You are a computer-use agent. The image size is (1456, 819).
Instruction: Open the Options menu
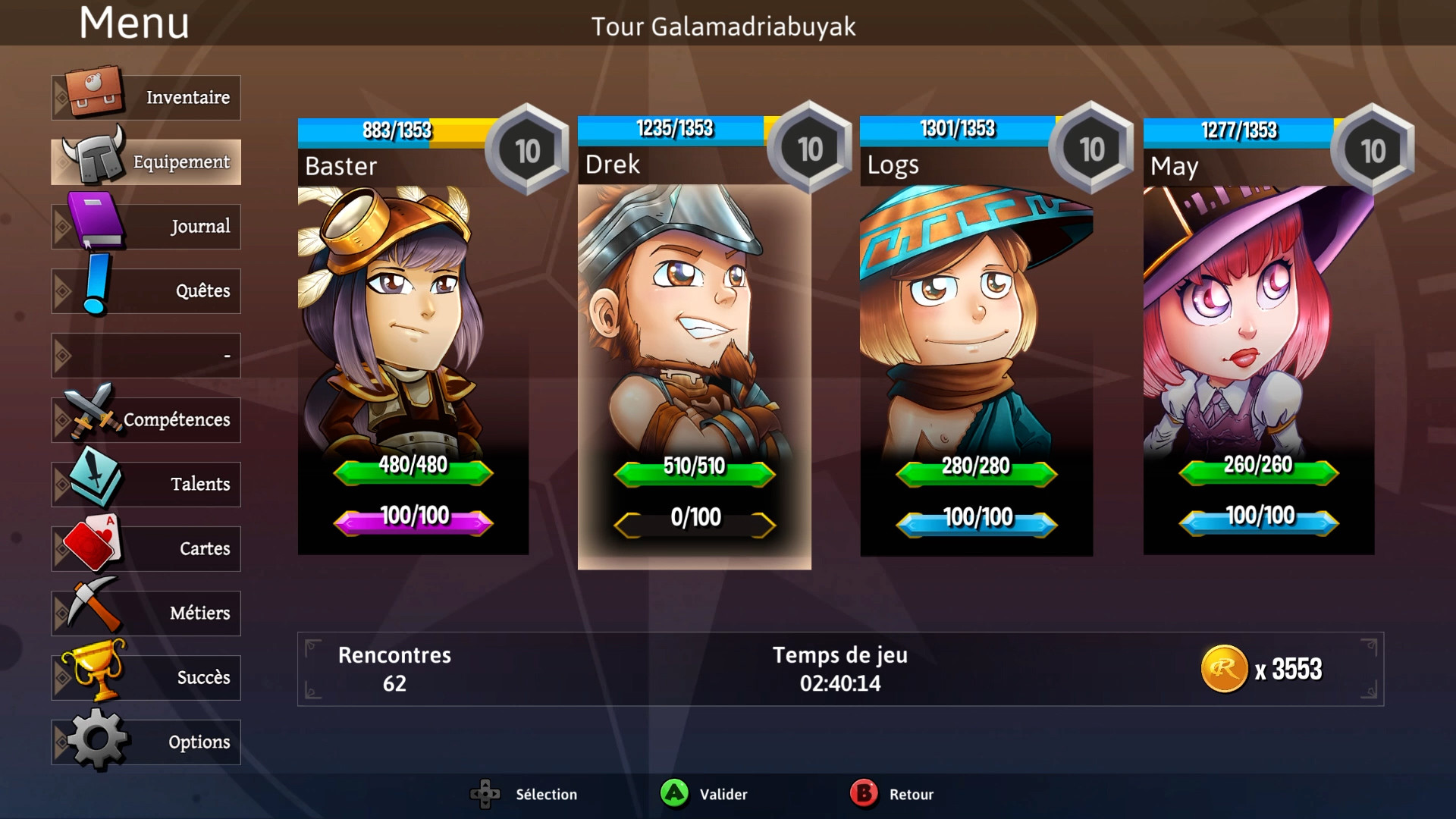pos(146,742)
